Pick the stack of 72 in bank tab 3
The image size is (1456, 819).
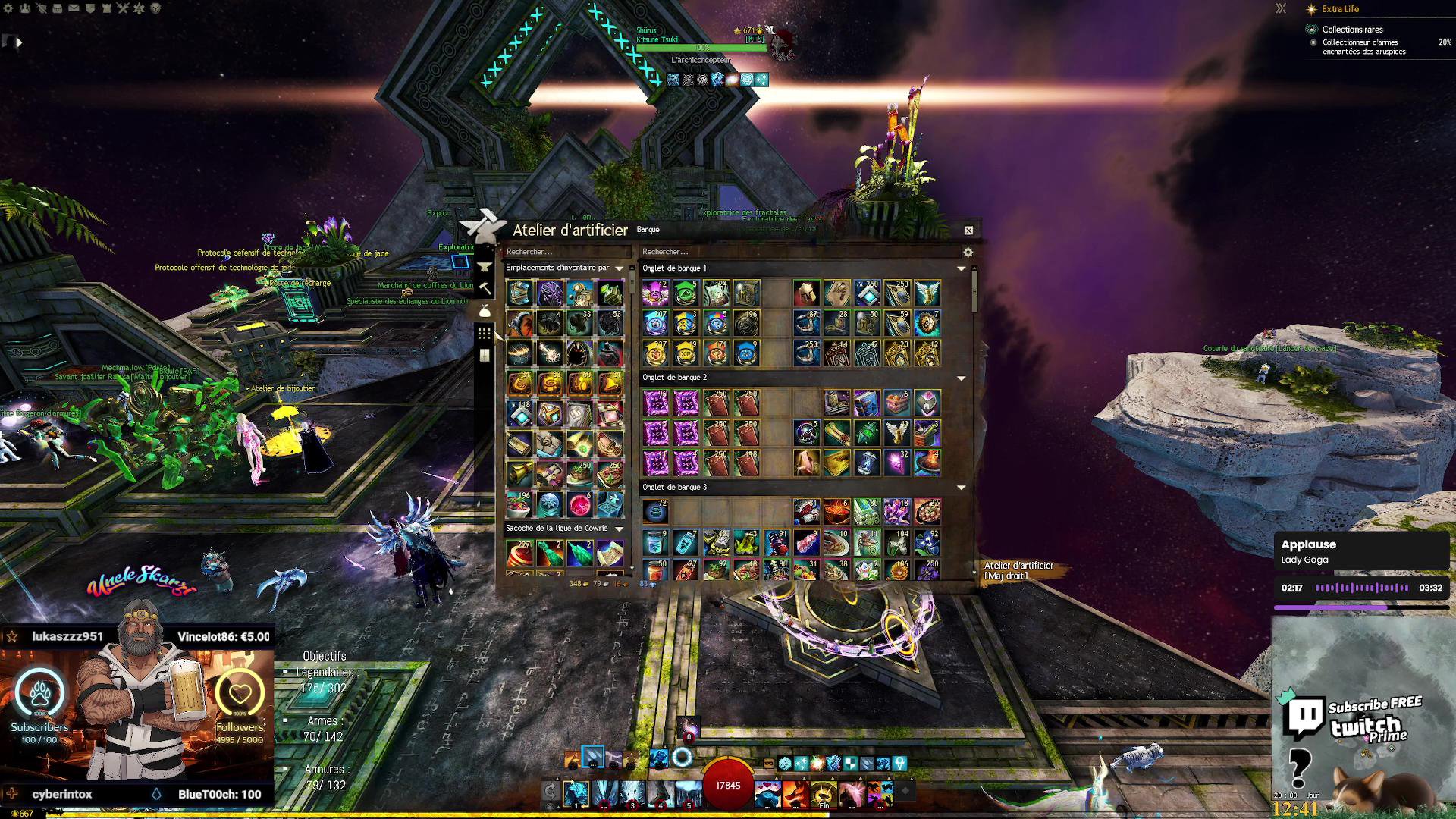point(656,512)
